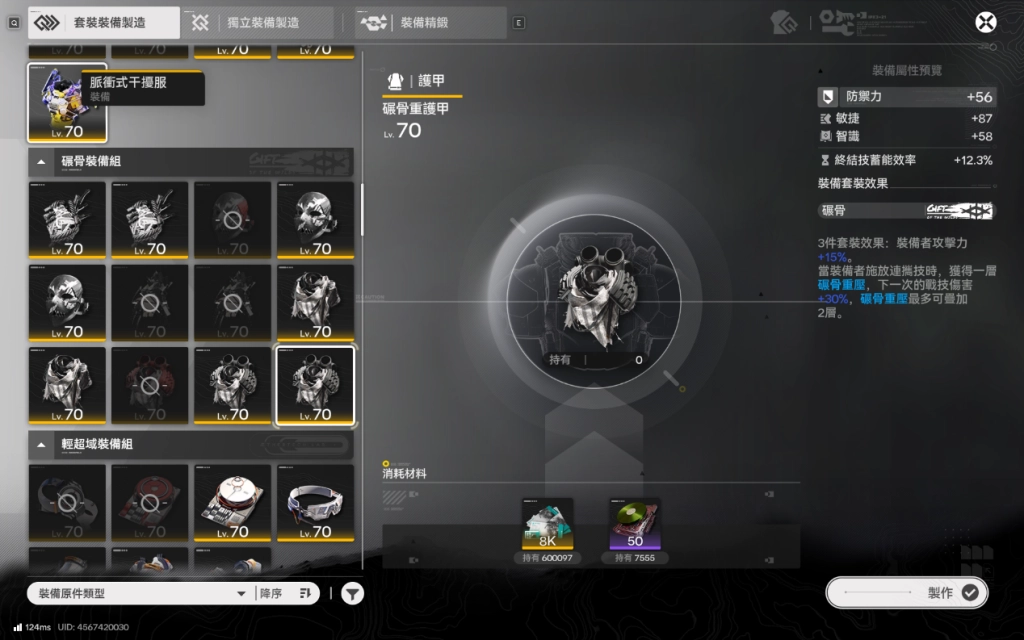Inspect the 8K crystal material slot
1024x640 pixels.
548,524
